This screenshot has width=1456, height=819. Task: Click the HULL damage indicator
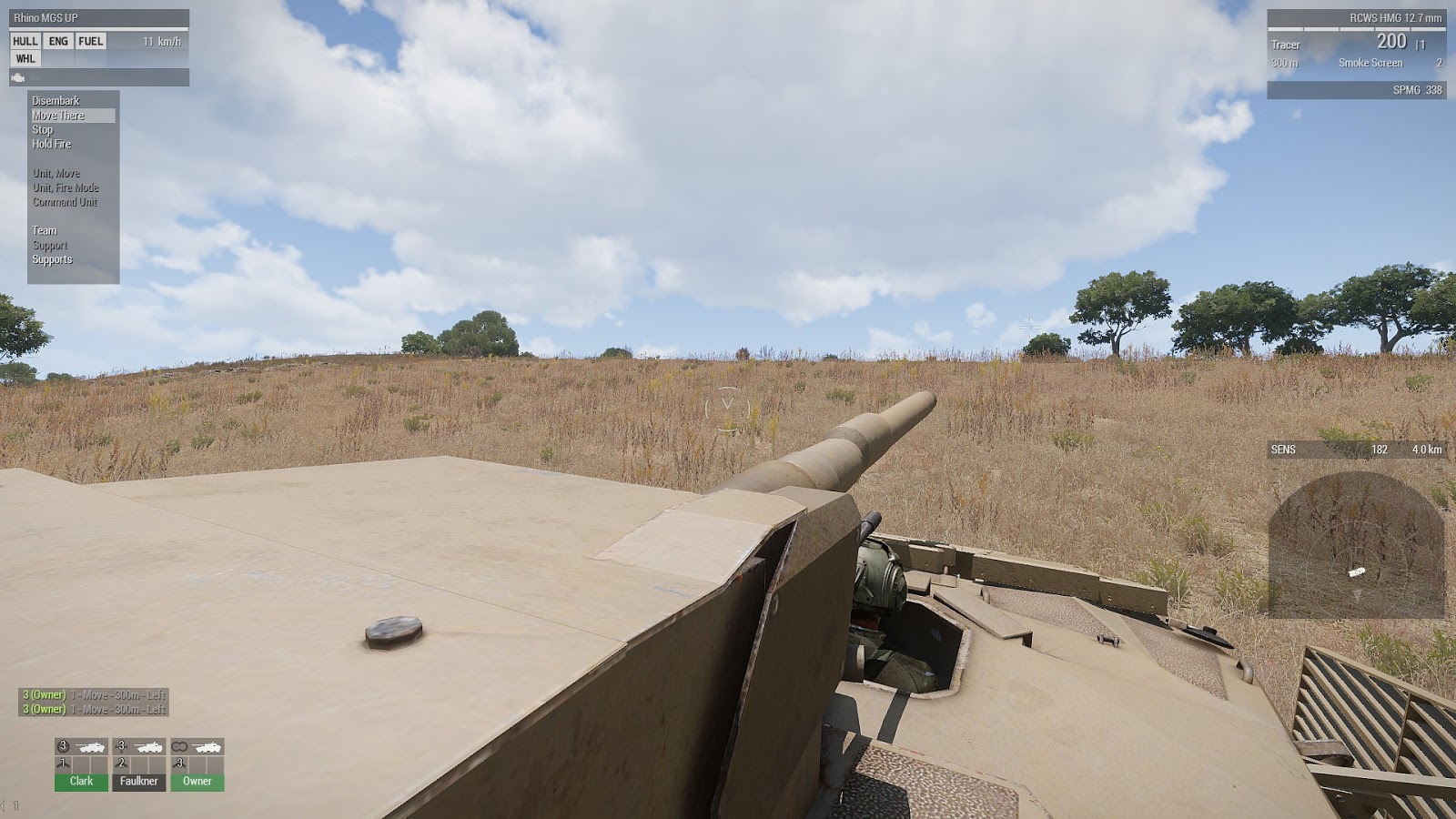[x=25, y=41]
